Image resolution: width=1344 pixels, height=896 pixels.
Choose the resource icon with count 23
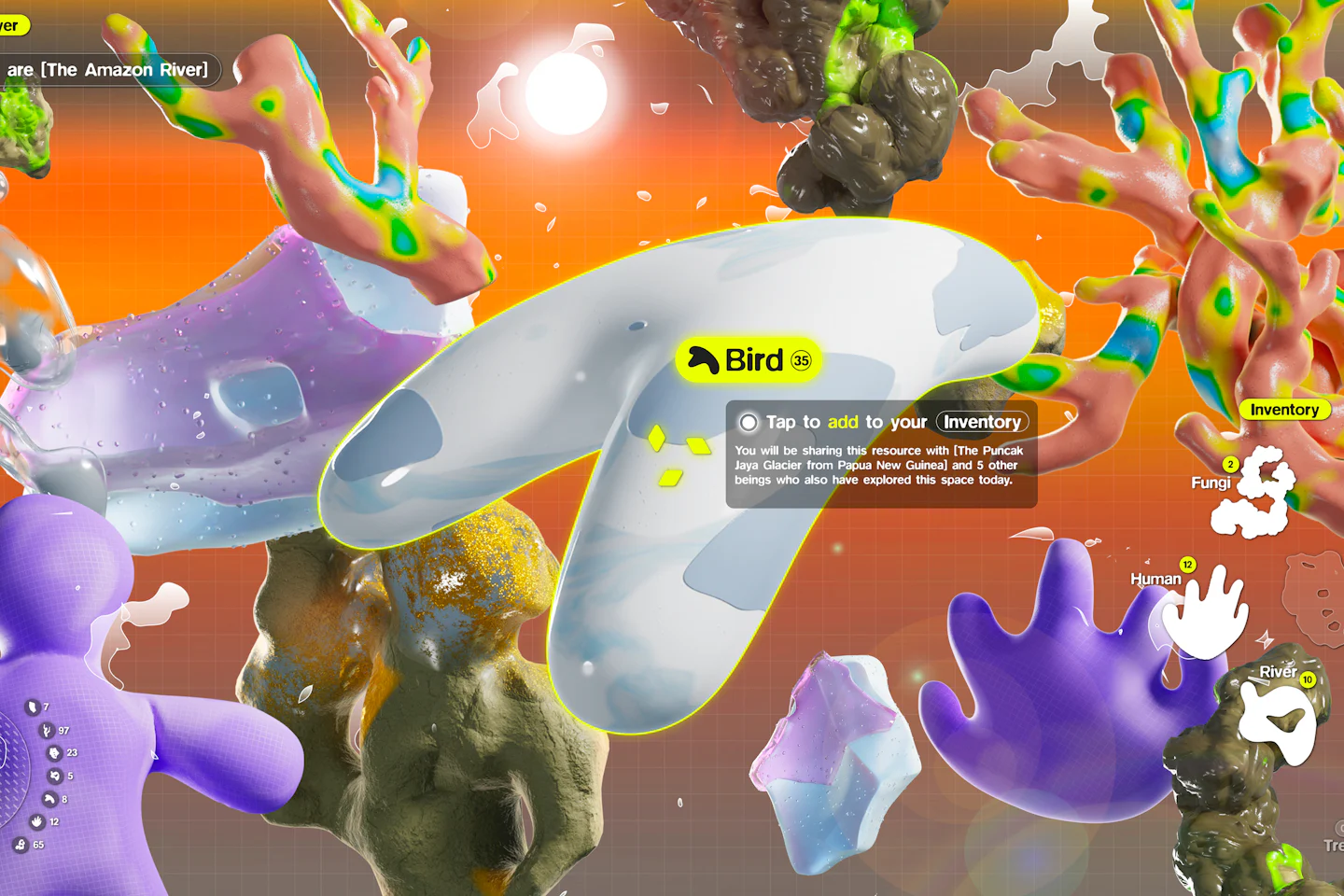(x=54, y=753)
